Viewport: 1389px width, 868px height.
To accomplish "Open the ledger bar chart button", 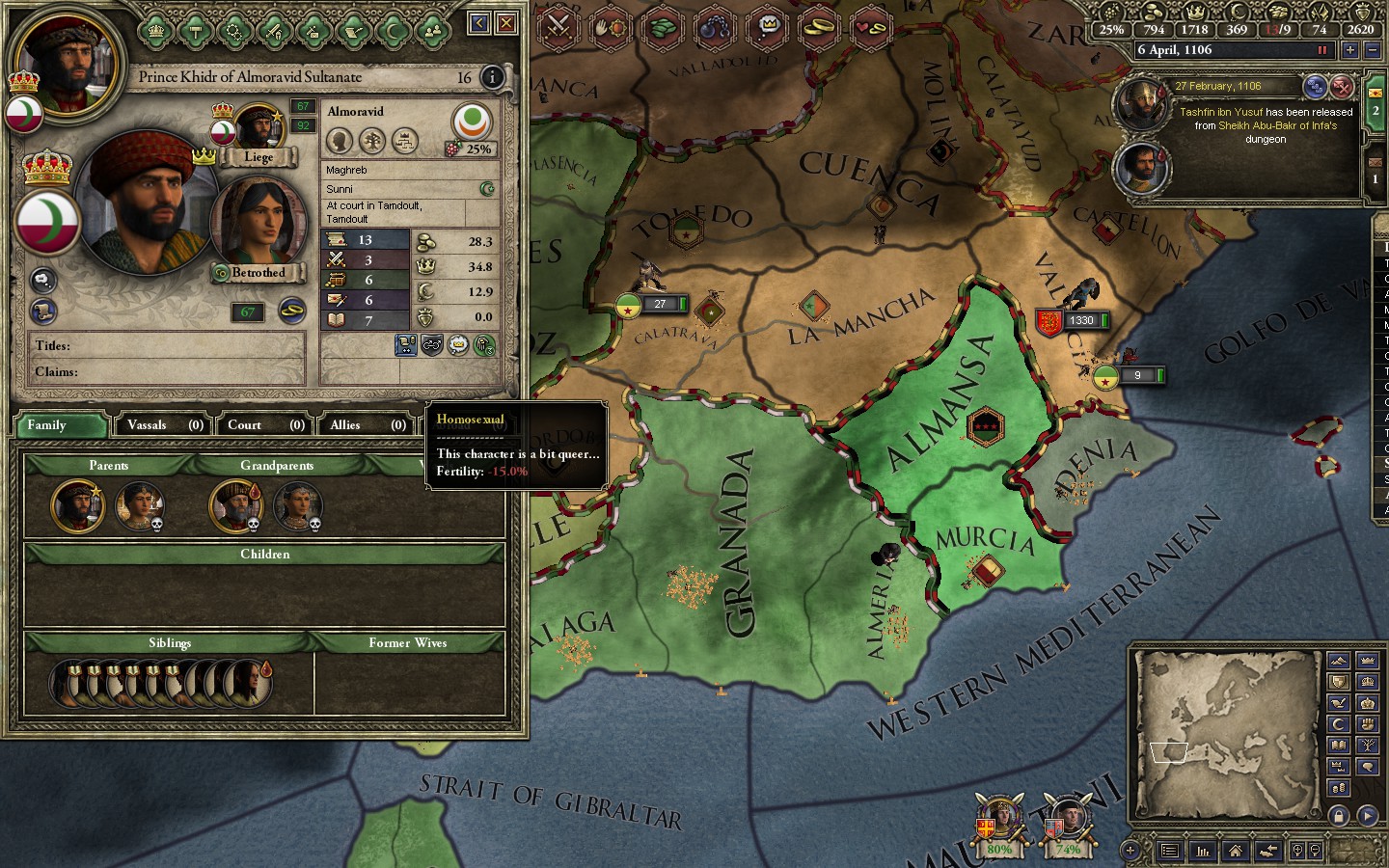I will (1203, 851).
